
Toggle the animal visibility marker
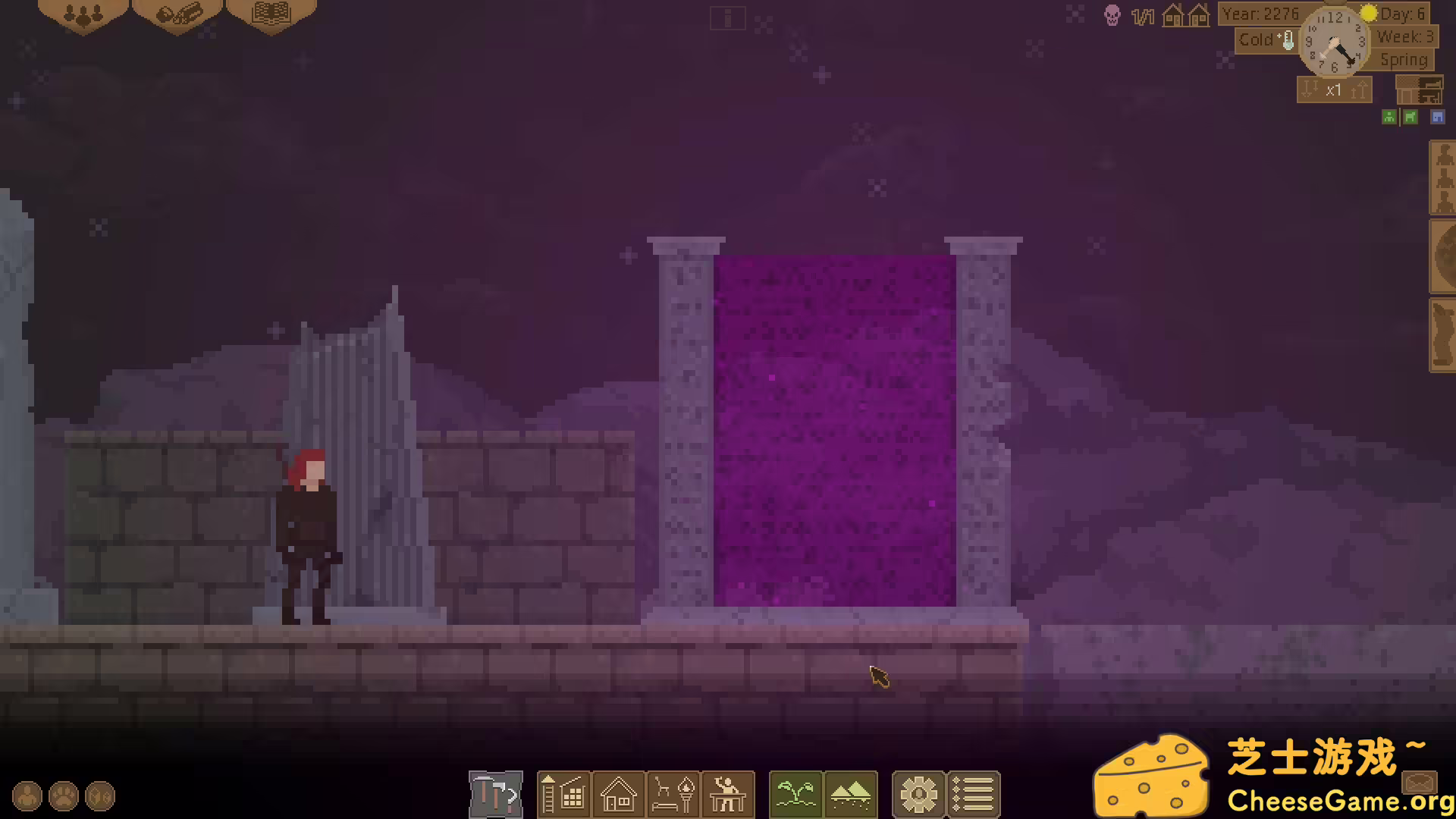click(1410, 117)
